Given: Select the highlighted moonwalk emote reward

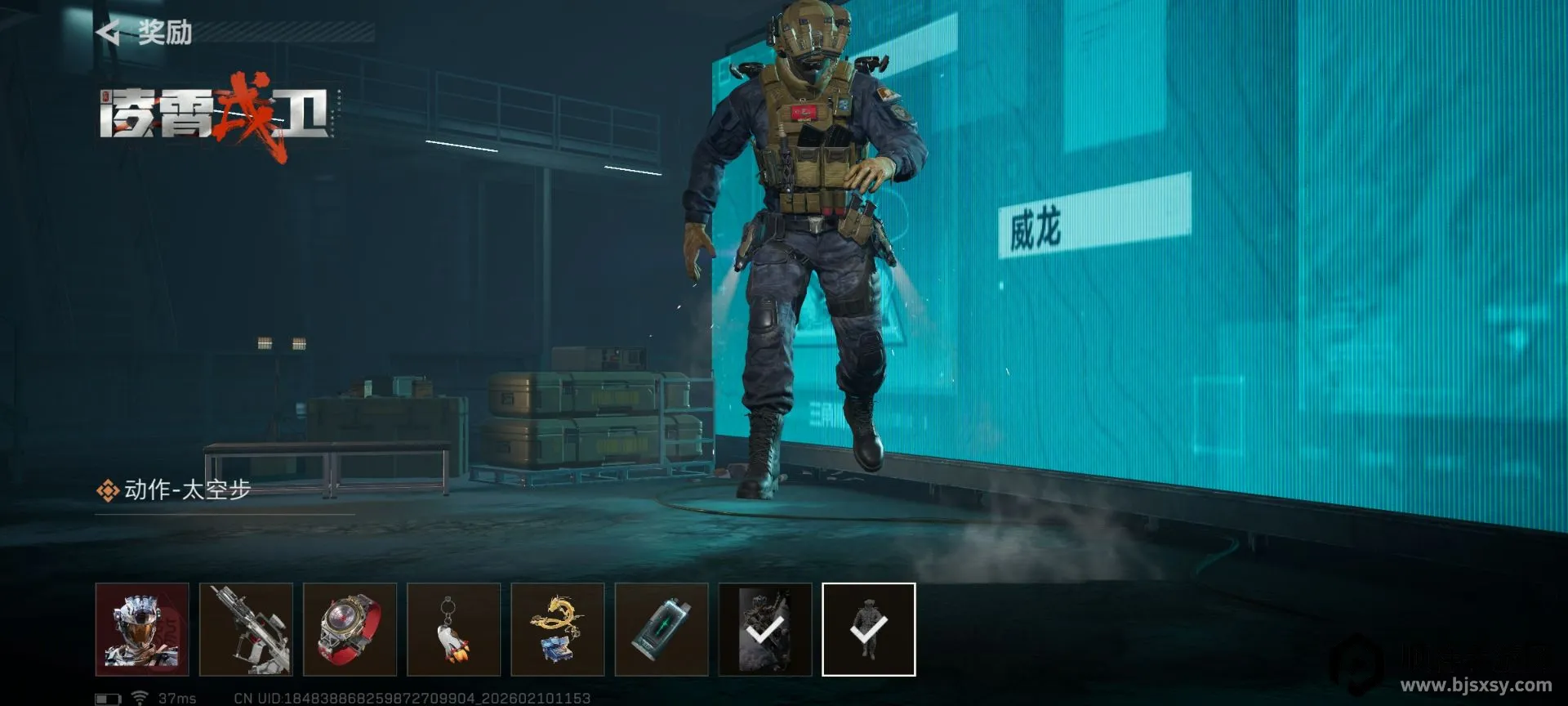Looking at the screenshot, I should click(x=868, y=629).
